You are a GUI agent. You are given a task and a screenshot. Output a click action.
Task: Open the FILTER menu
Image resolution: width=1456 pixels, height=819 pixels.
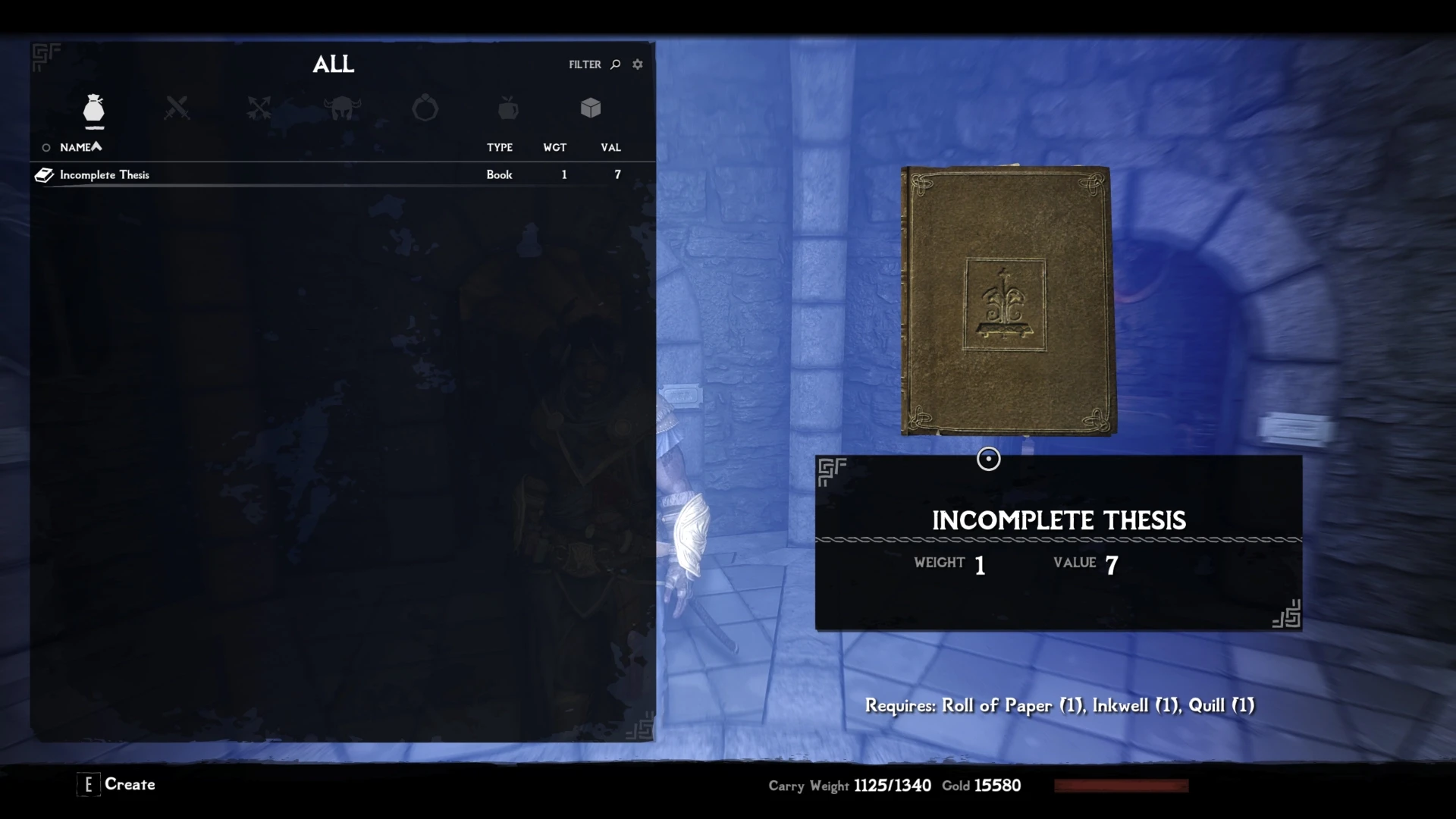(x=586, y=64)
